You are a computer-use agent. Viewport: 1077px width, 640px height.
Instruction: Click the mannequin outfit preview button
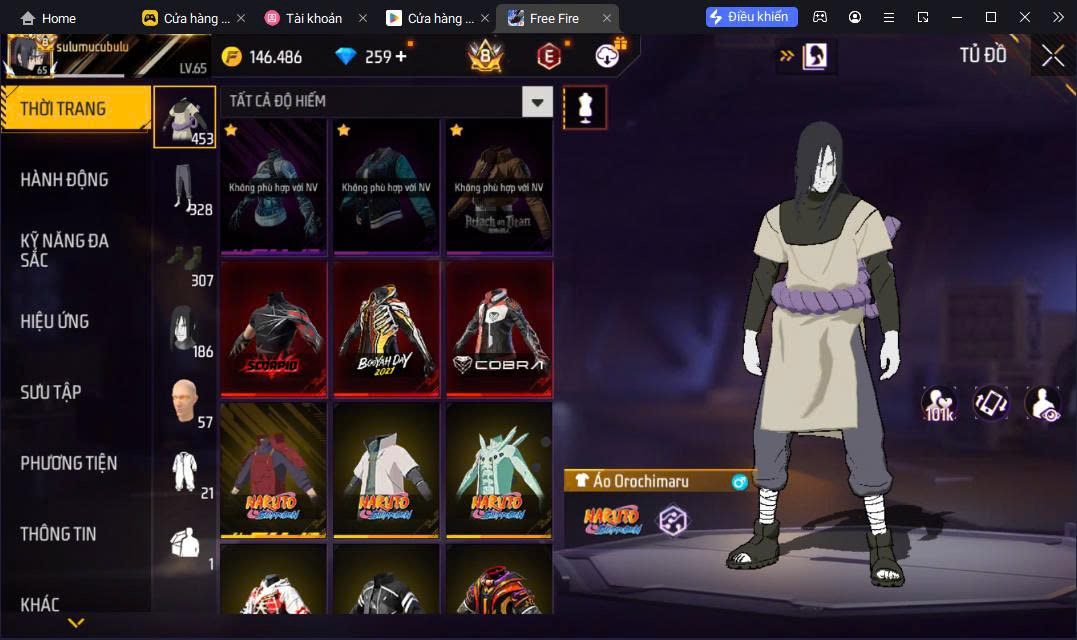point(585,107)
